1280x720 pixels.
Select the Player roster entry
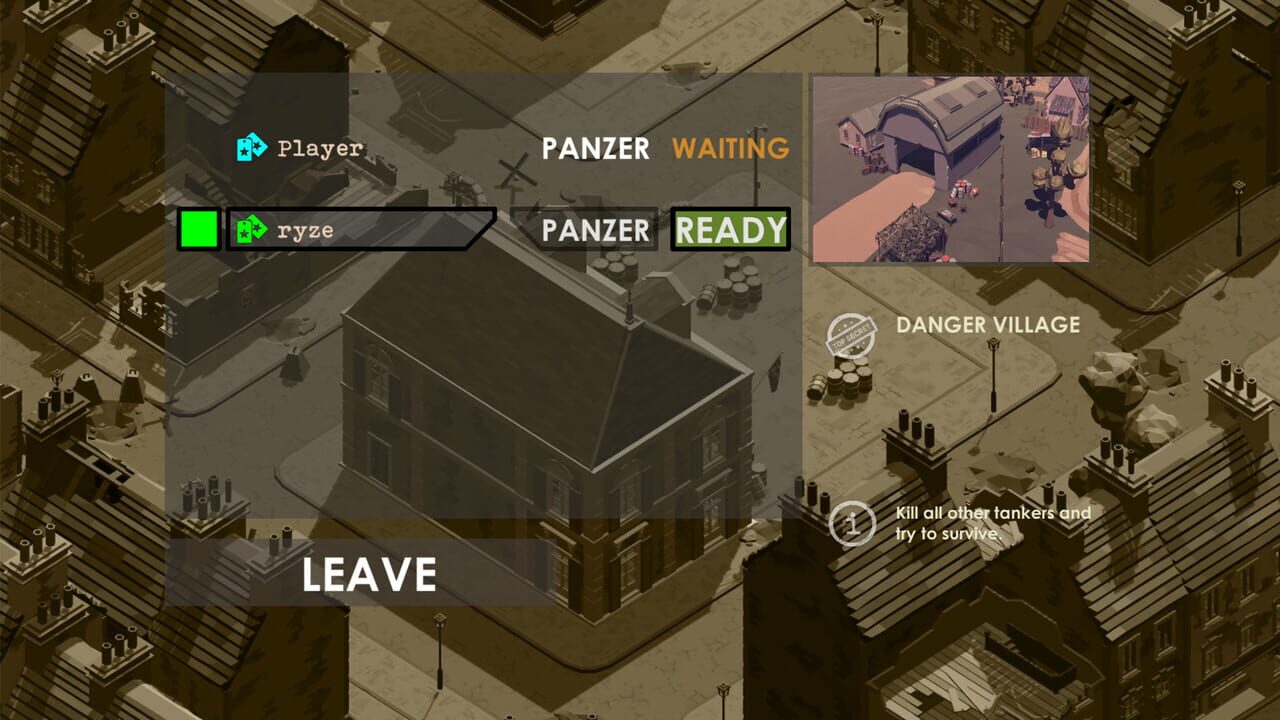click(320, 148)
